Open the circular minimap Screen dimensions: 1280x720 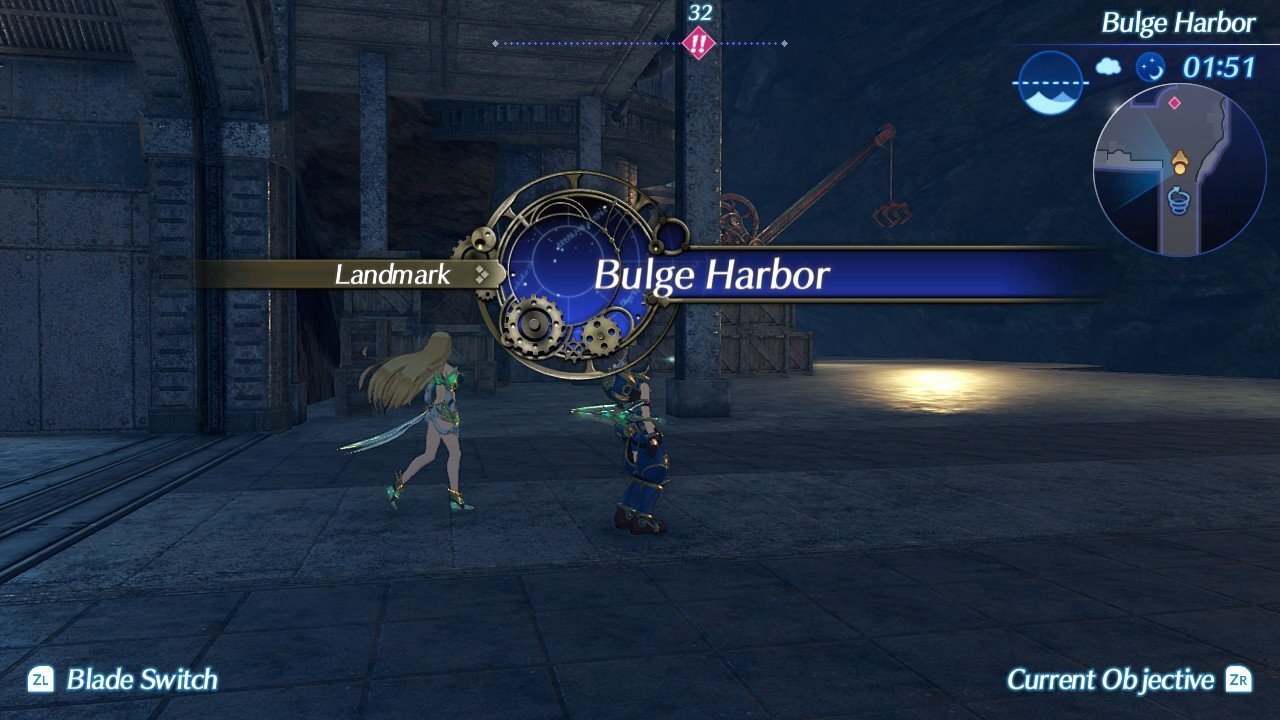pyautogui.click(x=1179, y=170)
